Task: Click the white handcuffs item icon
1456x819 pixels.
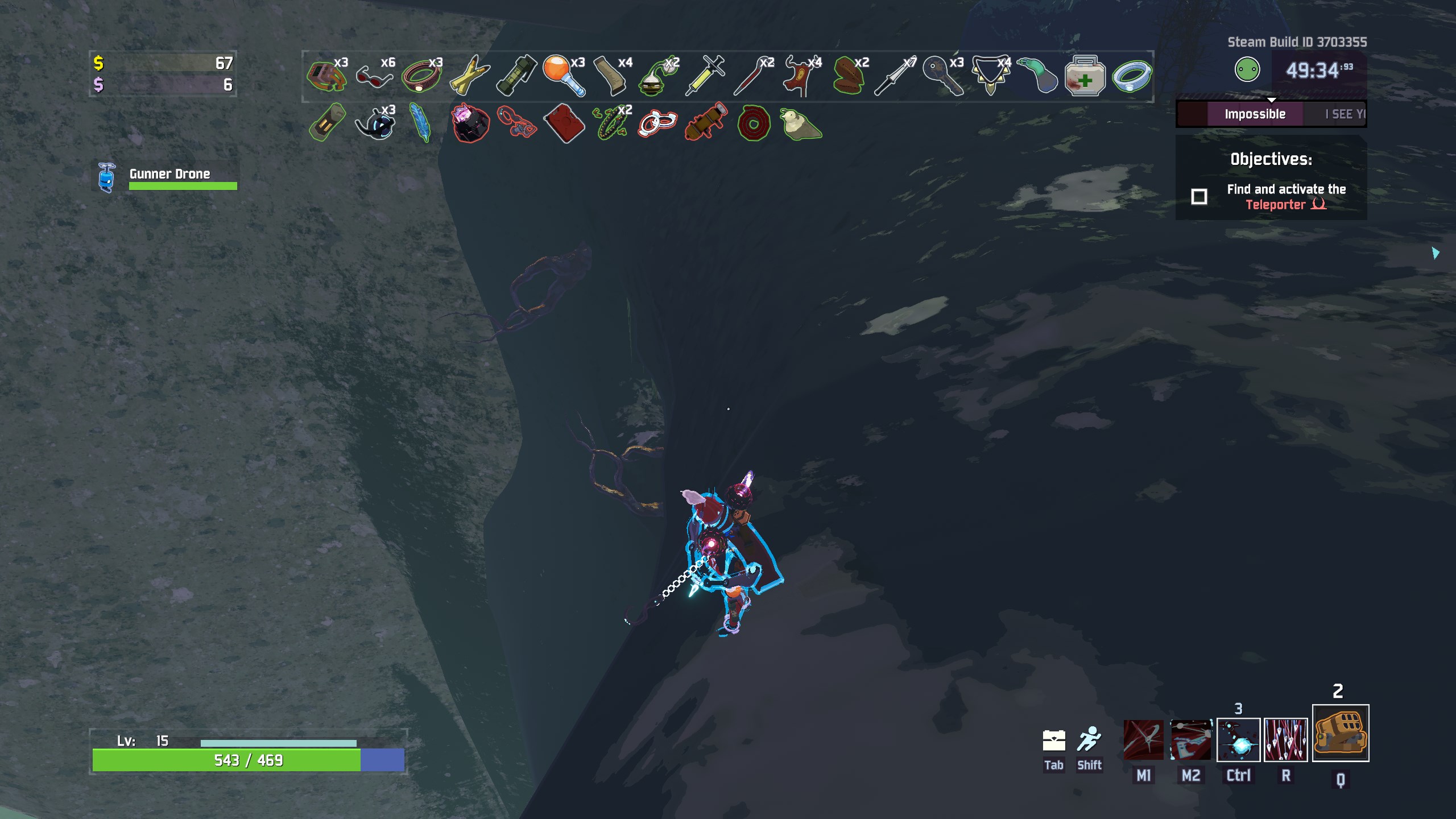Action: coord(657,123)
